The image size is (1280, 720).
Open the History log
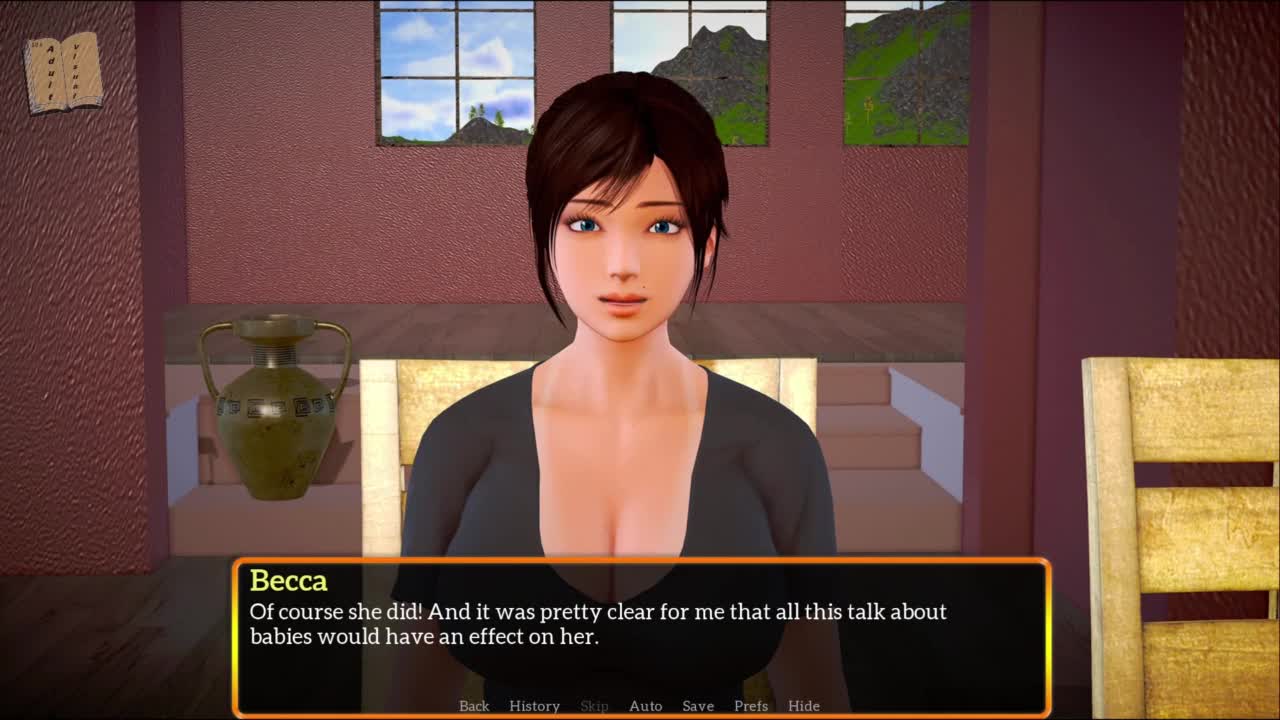(x=534, y=706)
